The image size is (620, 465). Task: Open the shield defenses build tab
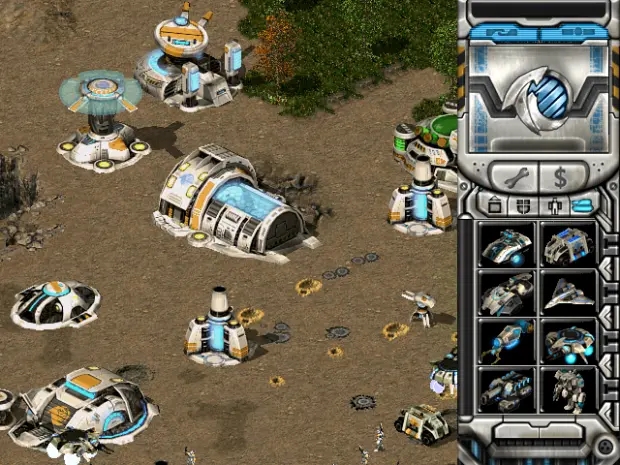(x=522, y=205)
